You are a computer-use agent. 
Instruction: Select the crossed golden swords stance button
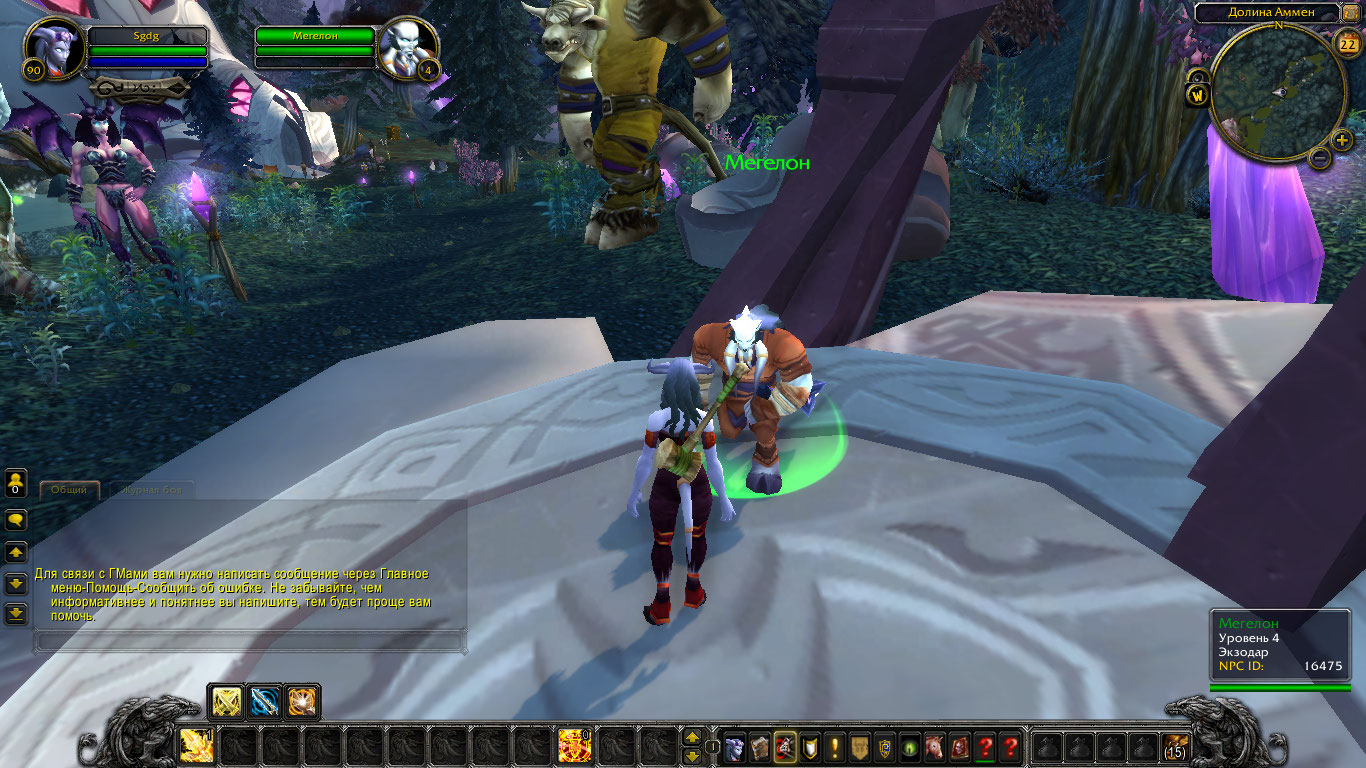tap(227, 702)
